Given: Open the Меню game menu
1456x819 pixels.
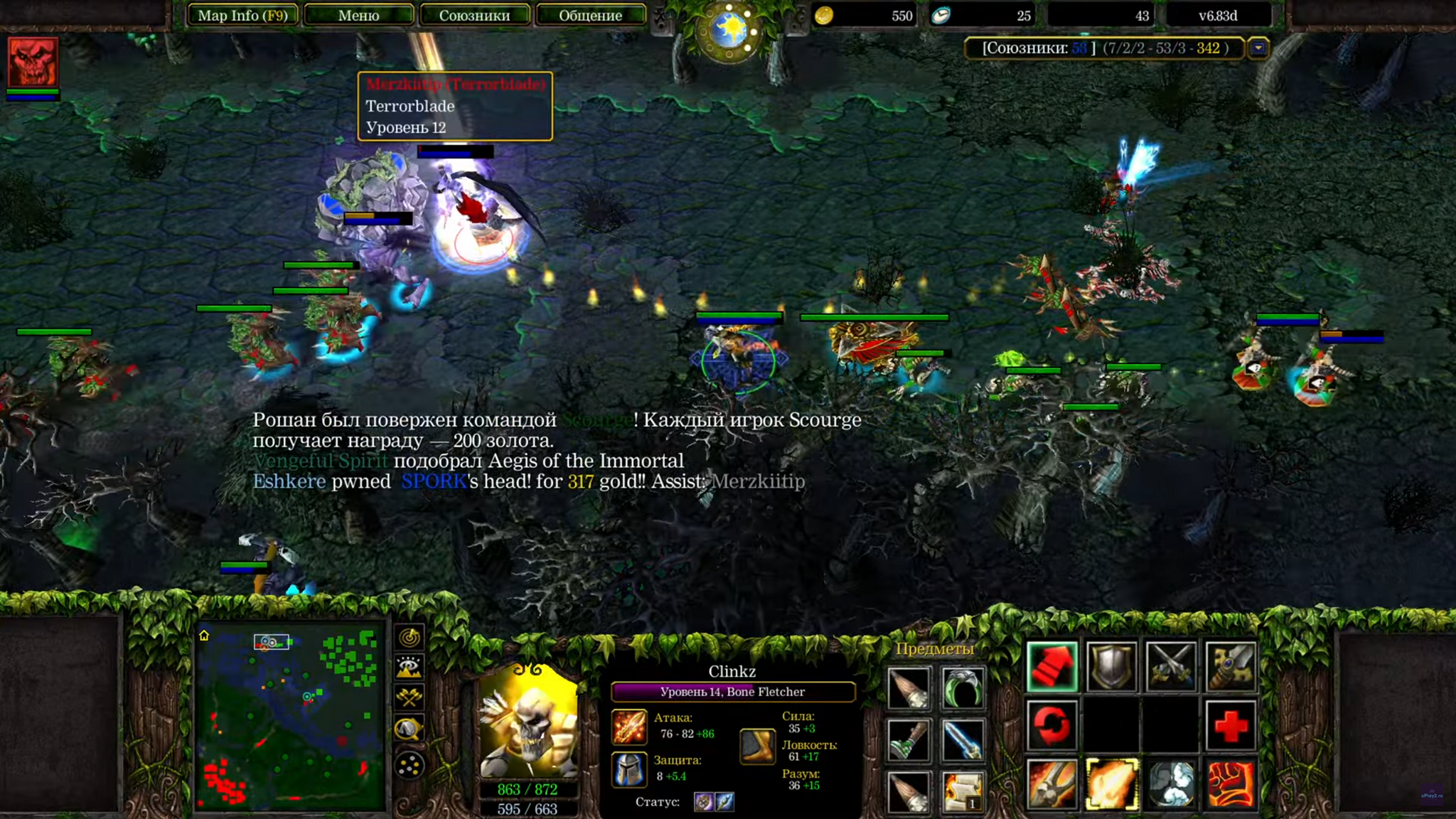Looking at the screenshot, I should 358,16.
